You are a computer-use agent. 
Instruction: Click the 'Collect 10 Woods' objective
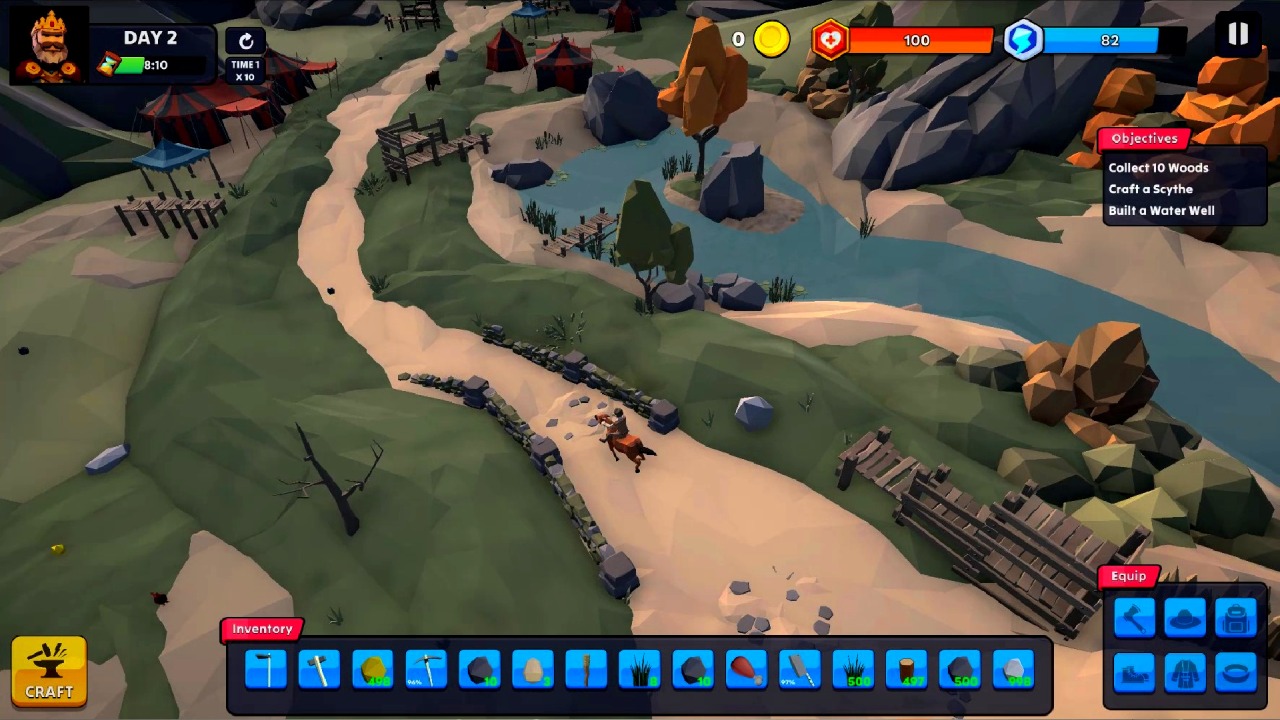click(1157, 167)
